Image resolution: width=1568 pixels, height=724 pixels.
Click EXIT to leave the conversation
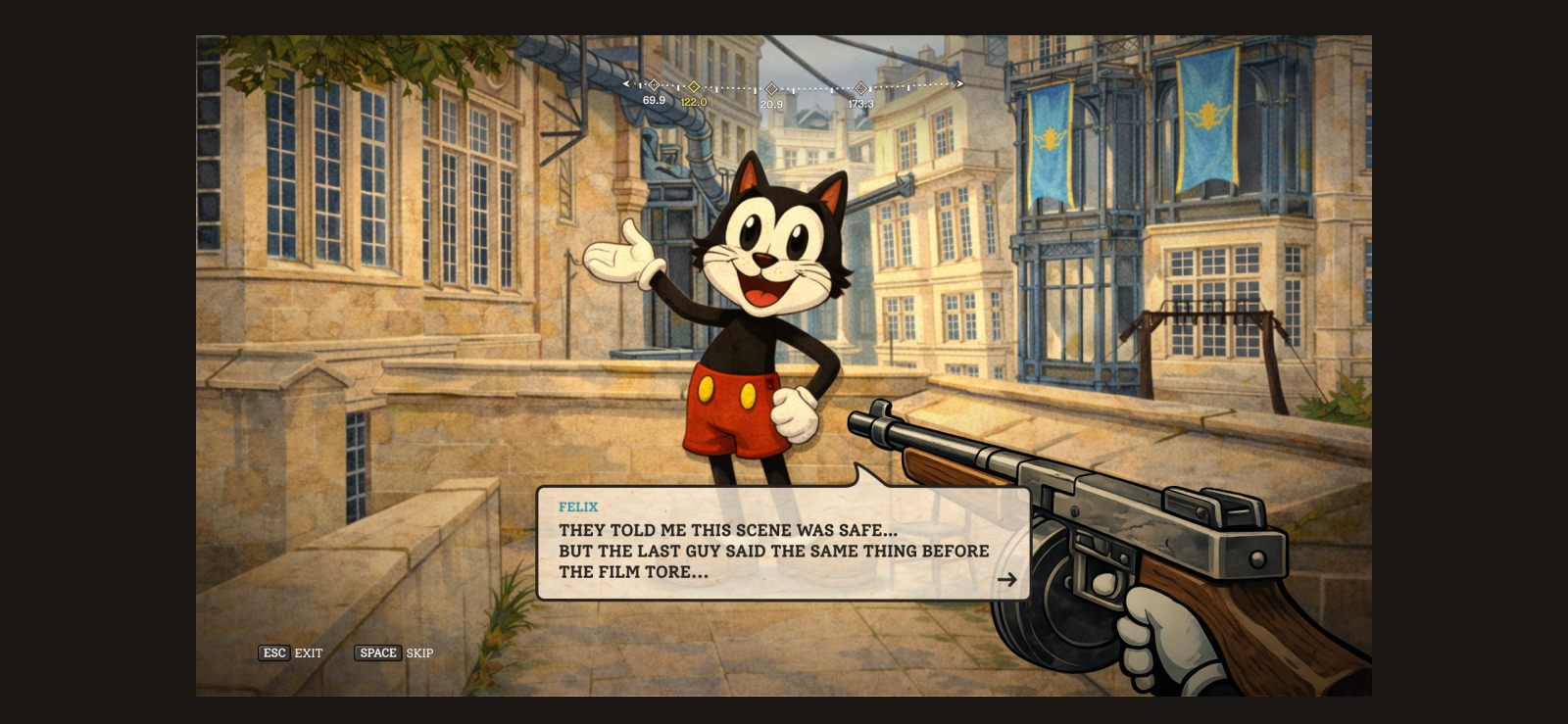(309, 653)
